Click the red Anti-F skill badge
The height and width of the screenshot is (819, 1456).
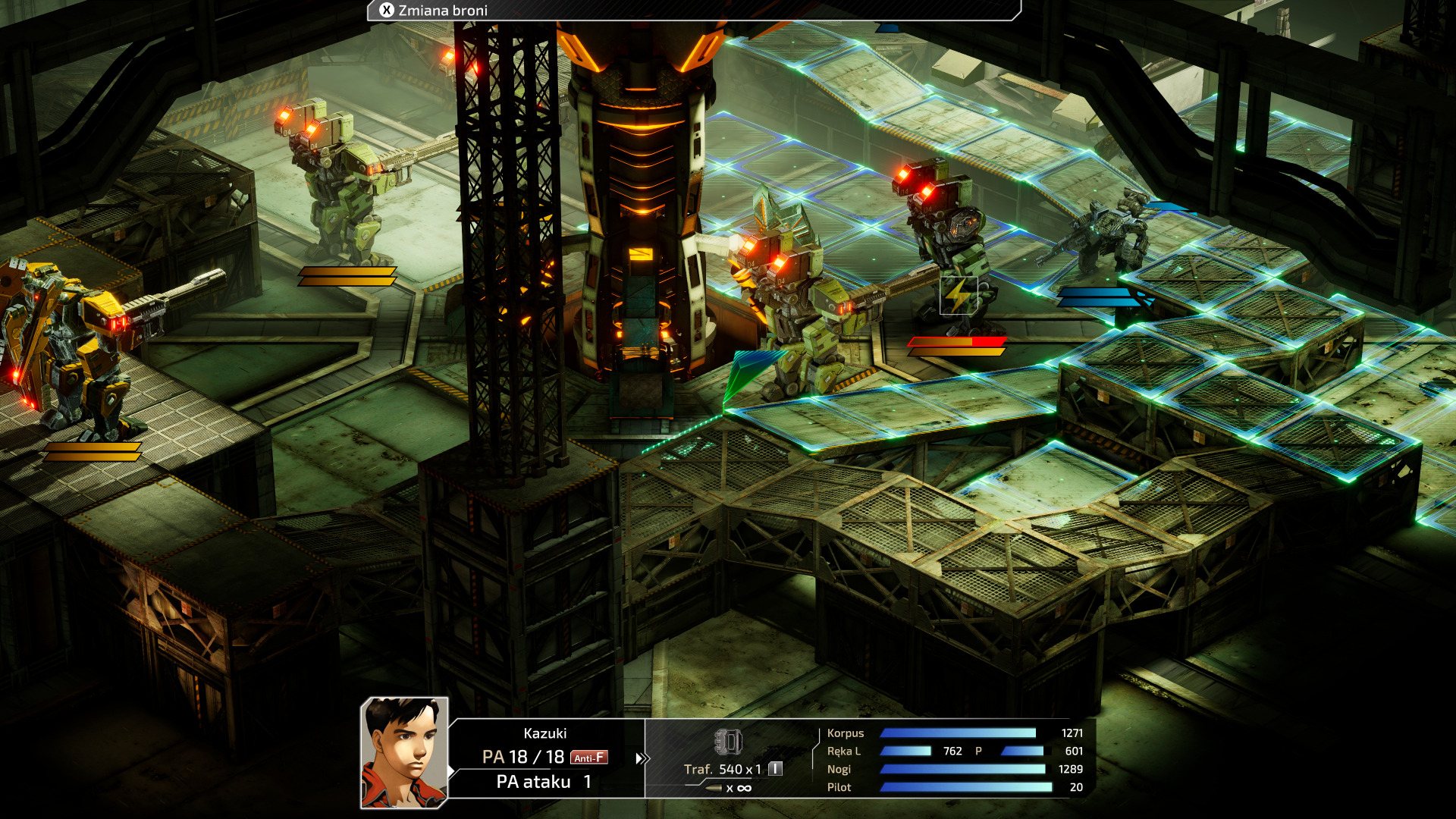pos(588,758)
